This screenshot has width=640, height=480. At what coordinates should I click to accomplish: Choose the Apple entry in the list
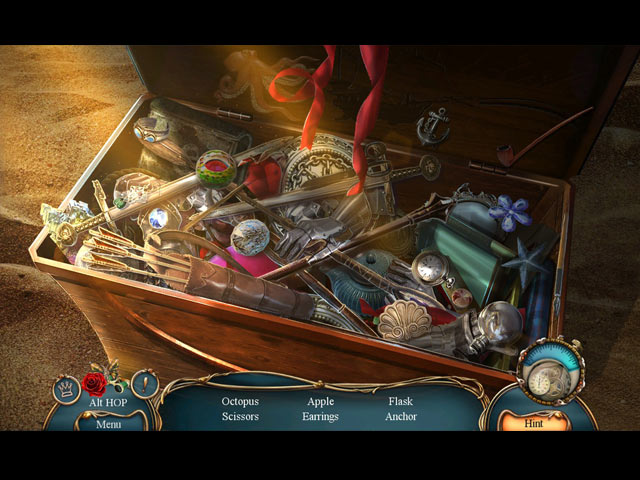(x=320, y=401)
